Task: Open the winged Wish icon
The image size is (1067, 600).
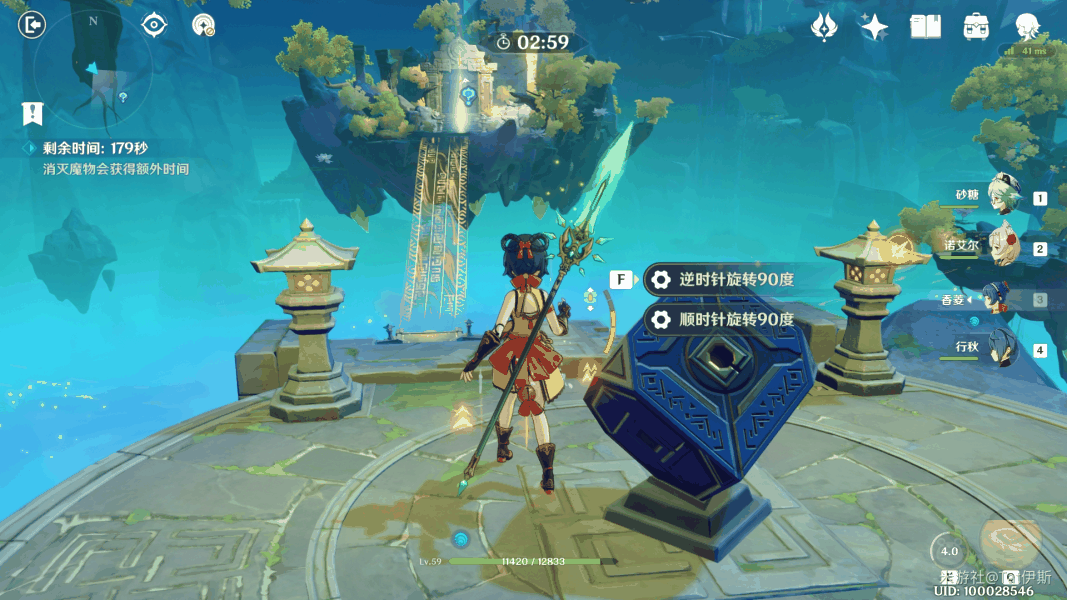Action: (x=824, y=27)
